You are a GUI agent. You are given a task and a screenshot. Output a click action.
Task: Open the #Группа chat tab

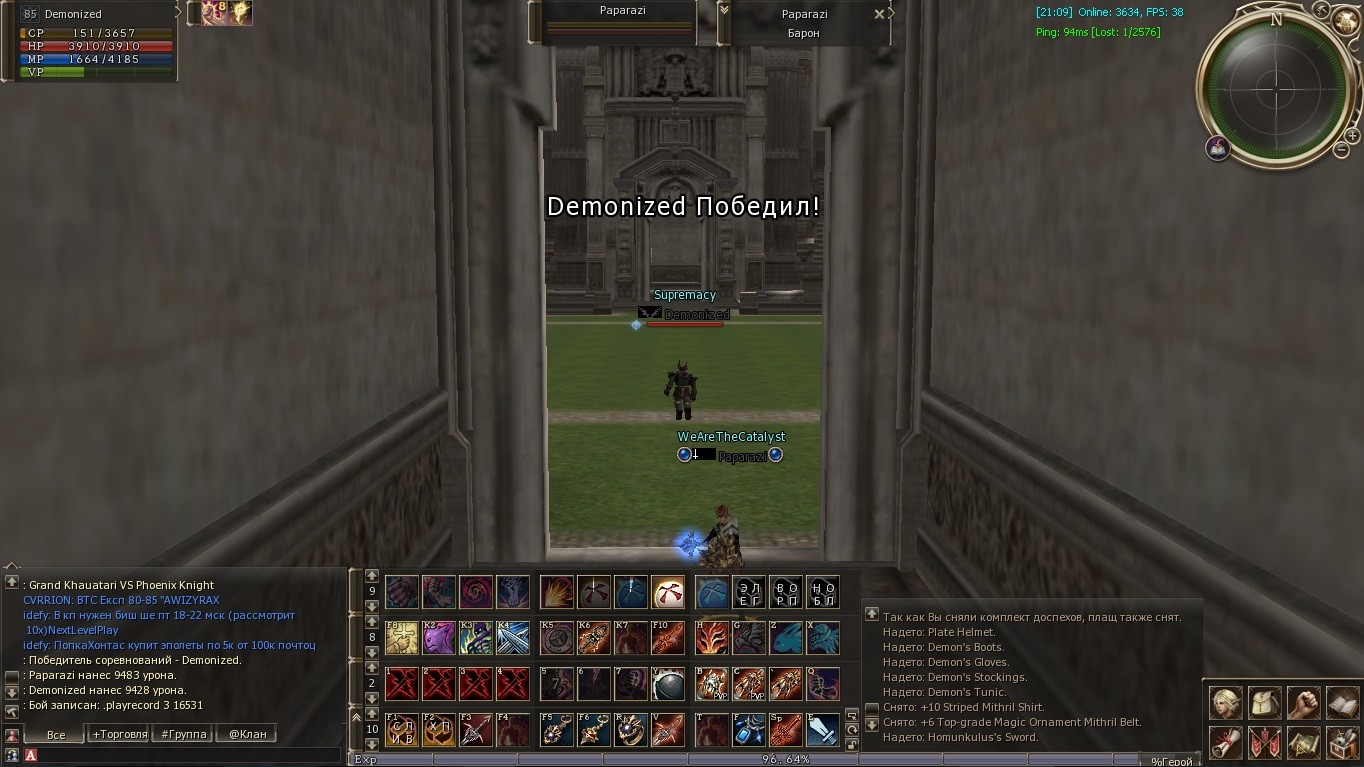point(184,734)
